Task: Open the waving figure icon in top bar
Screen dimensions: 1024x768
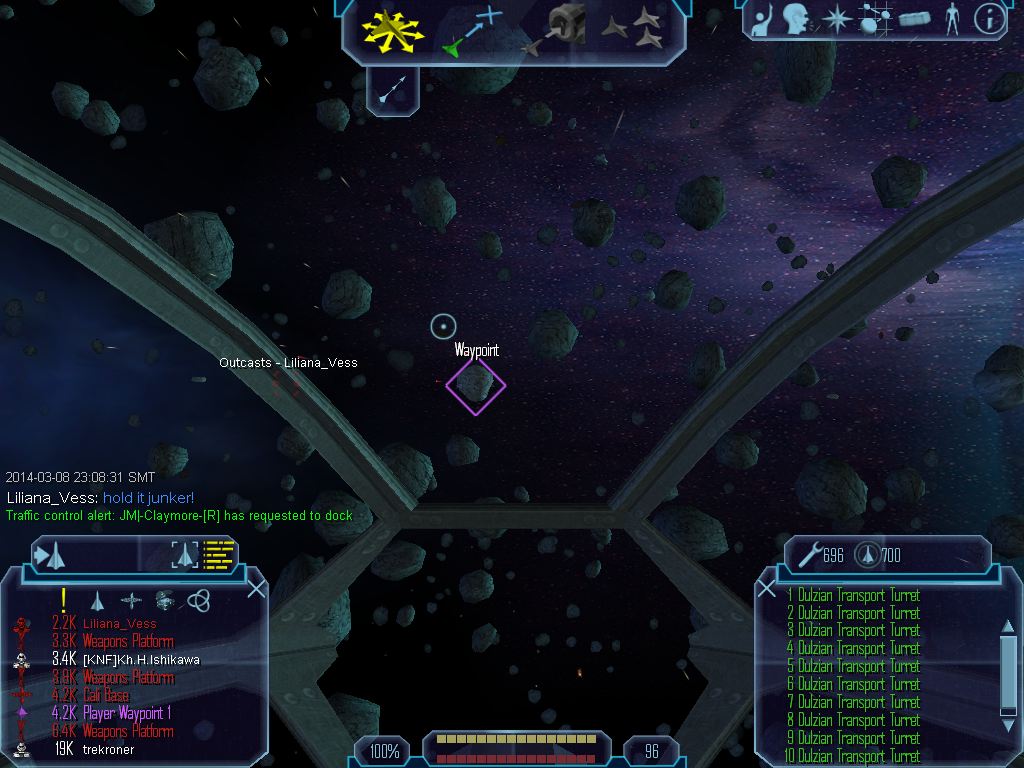Action: [764, 17]
